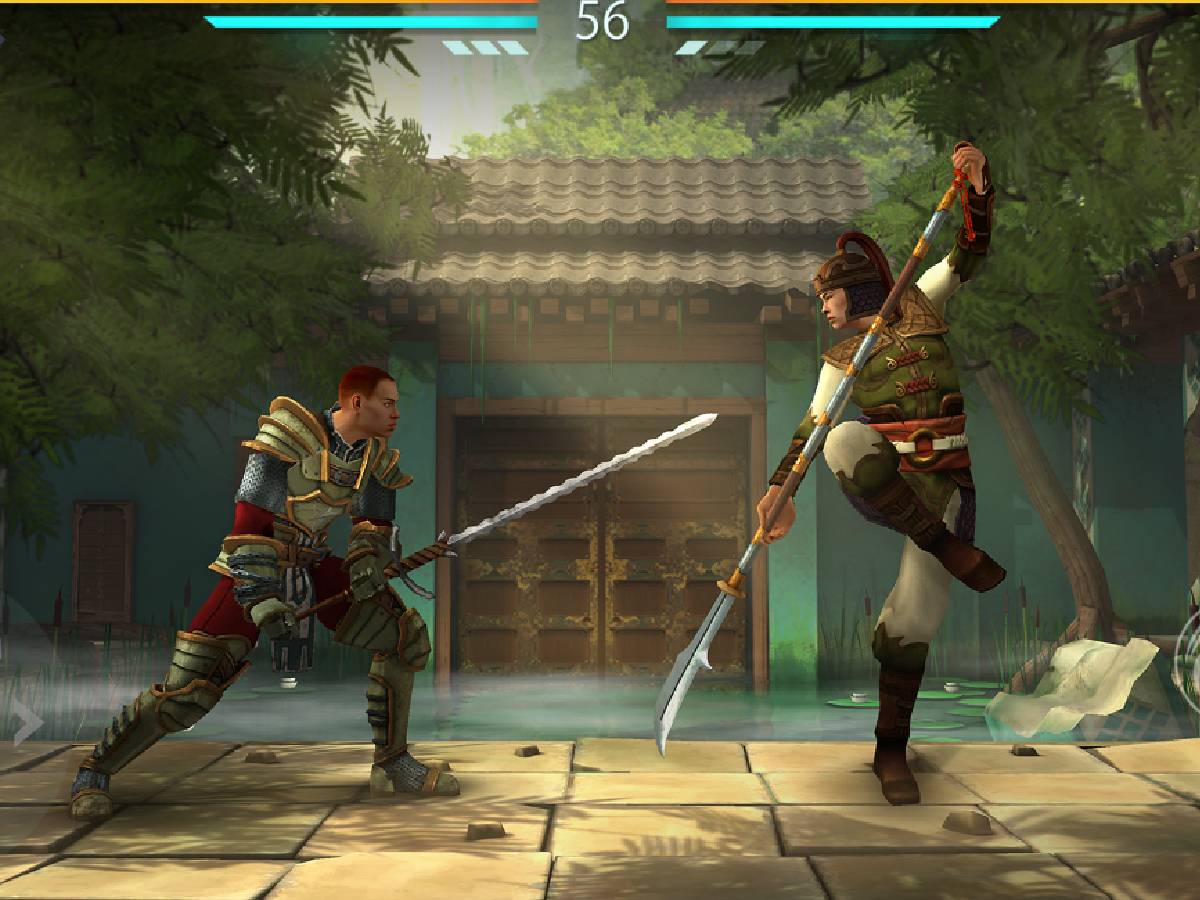Viewport: 1200px width, 900px height.
Task: Tap the right arrow movement control
Action: click(27, 722)
